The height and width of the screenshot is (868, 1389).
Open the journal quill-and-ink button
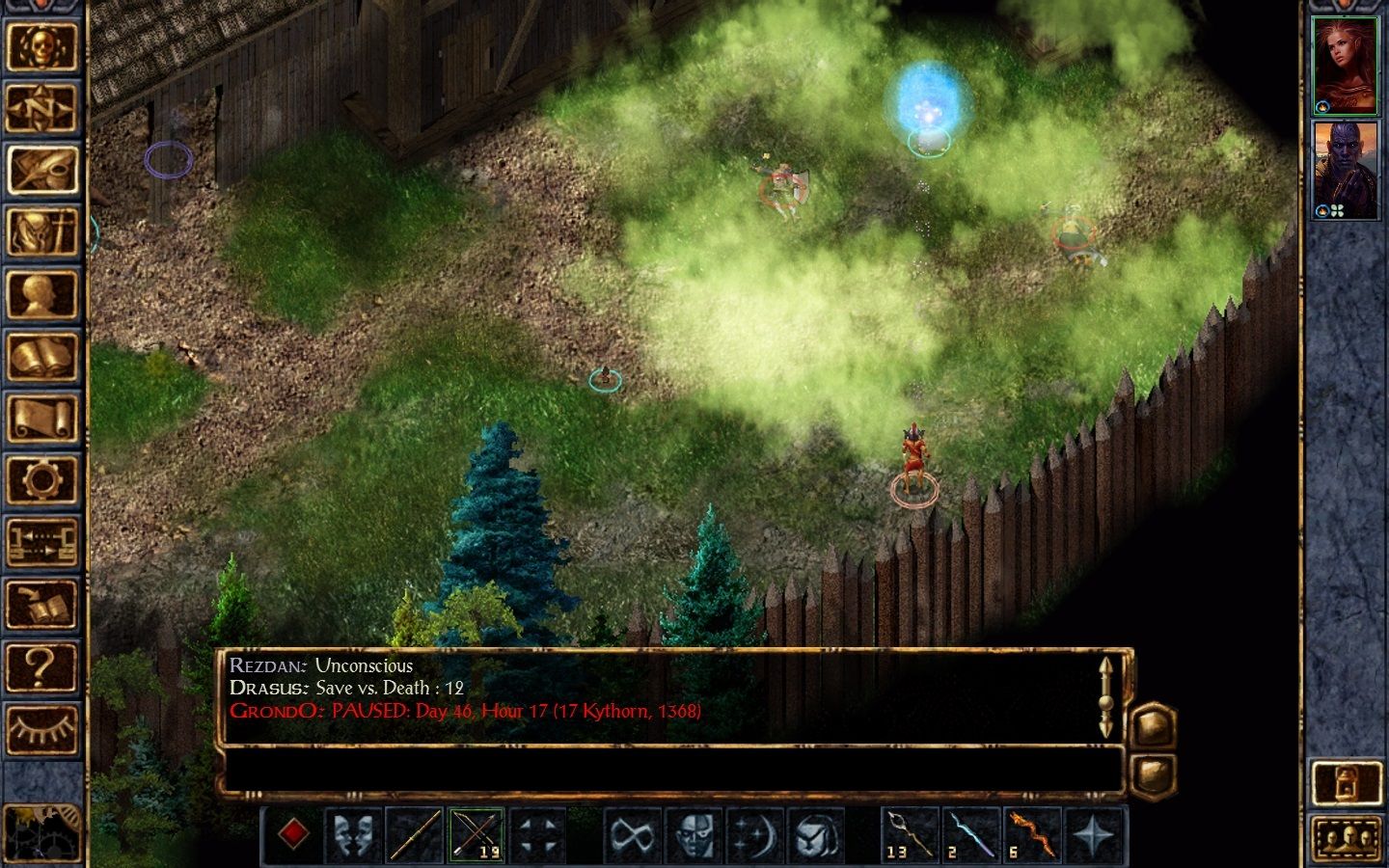41,170
